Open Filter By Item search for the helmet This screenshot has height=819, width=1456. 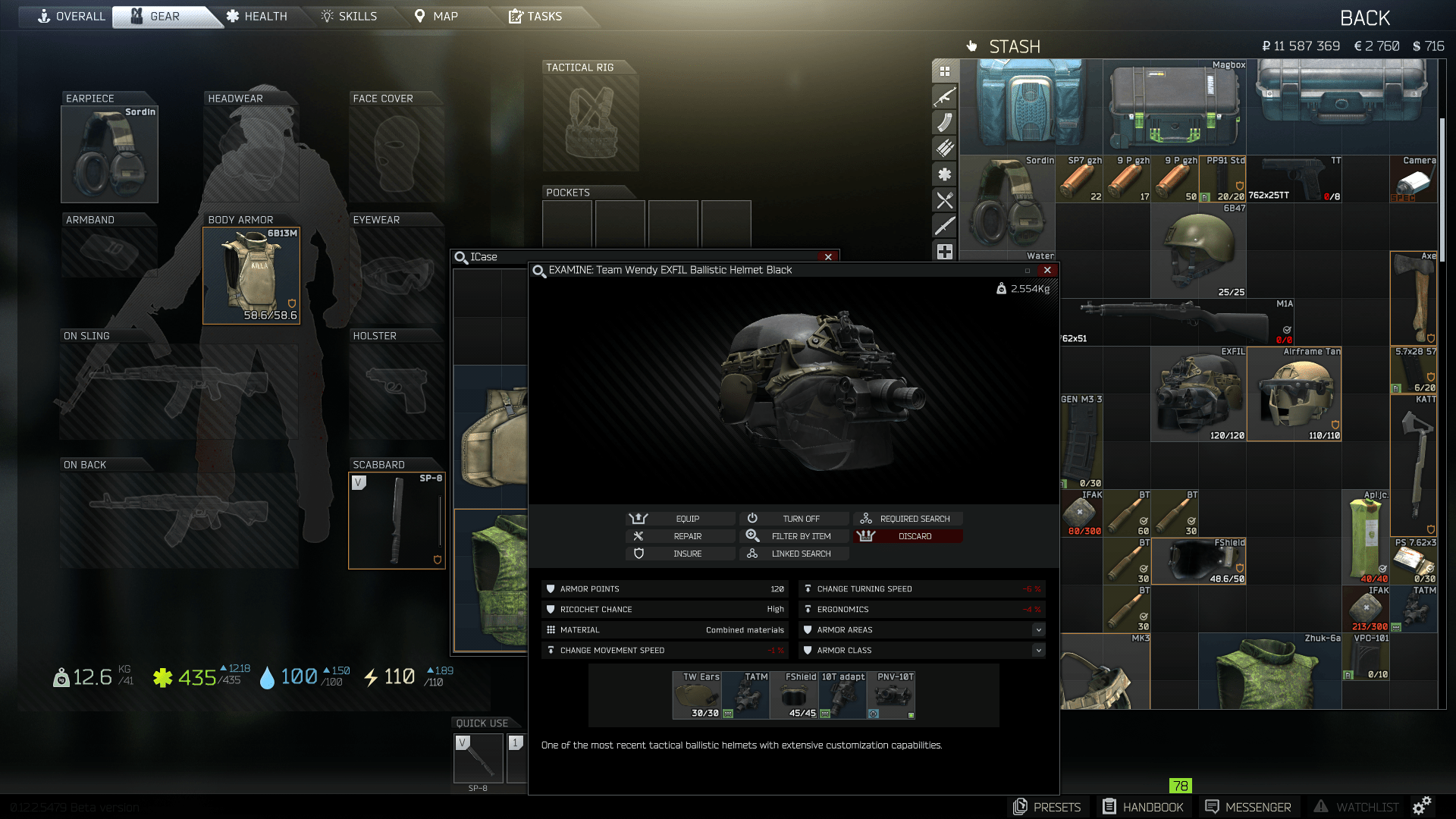(794, 536)
